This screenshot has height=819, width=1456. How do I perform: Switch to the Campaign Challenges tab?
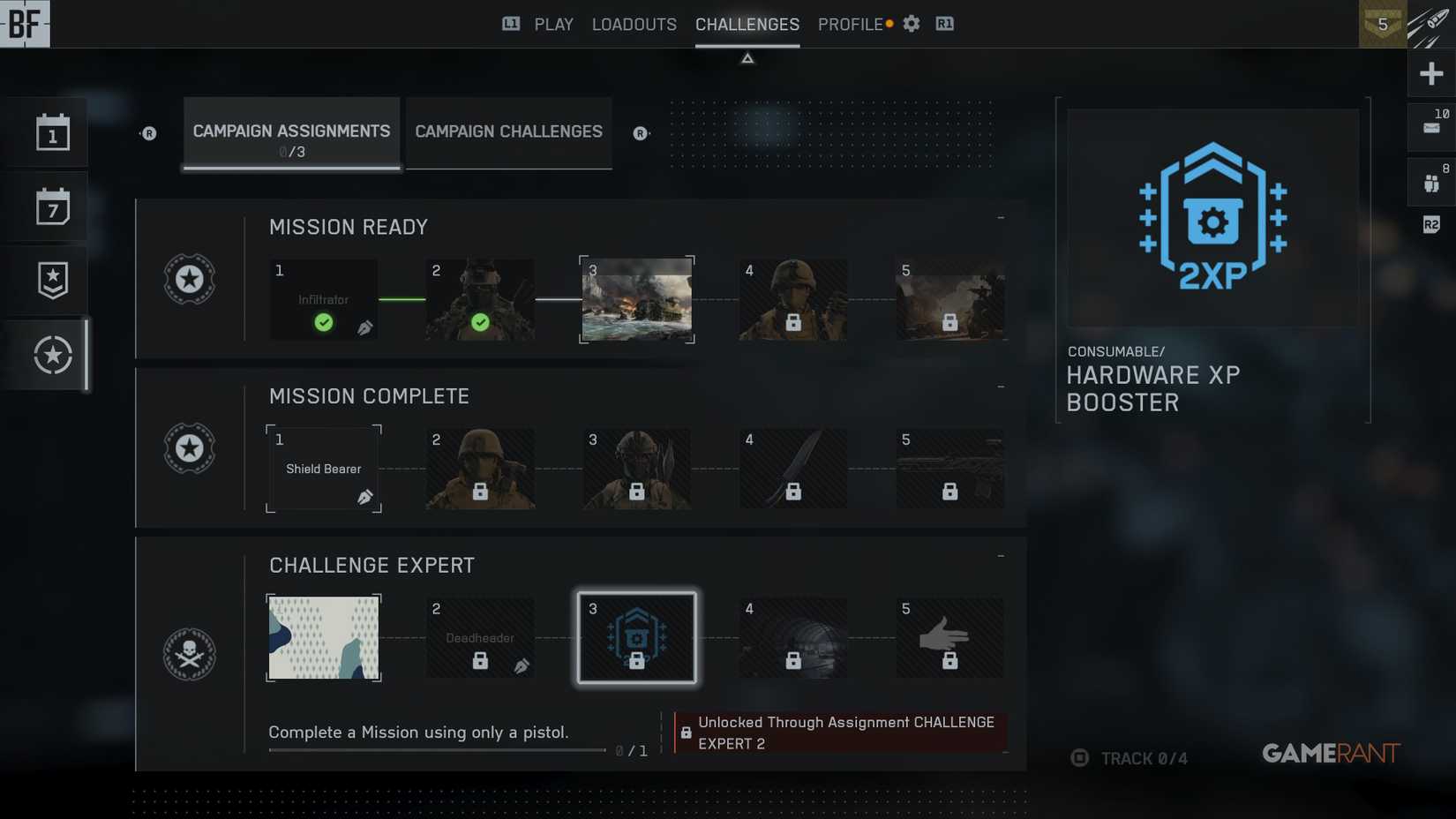[x=508, y=131]
